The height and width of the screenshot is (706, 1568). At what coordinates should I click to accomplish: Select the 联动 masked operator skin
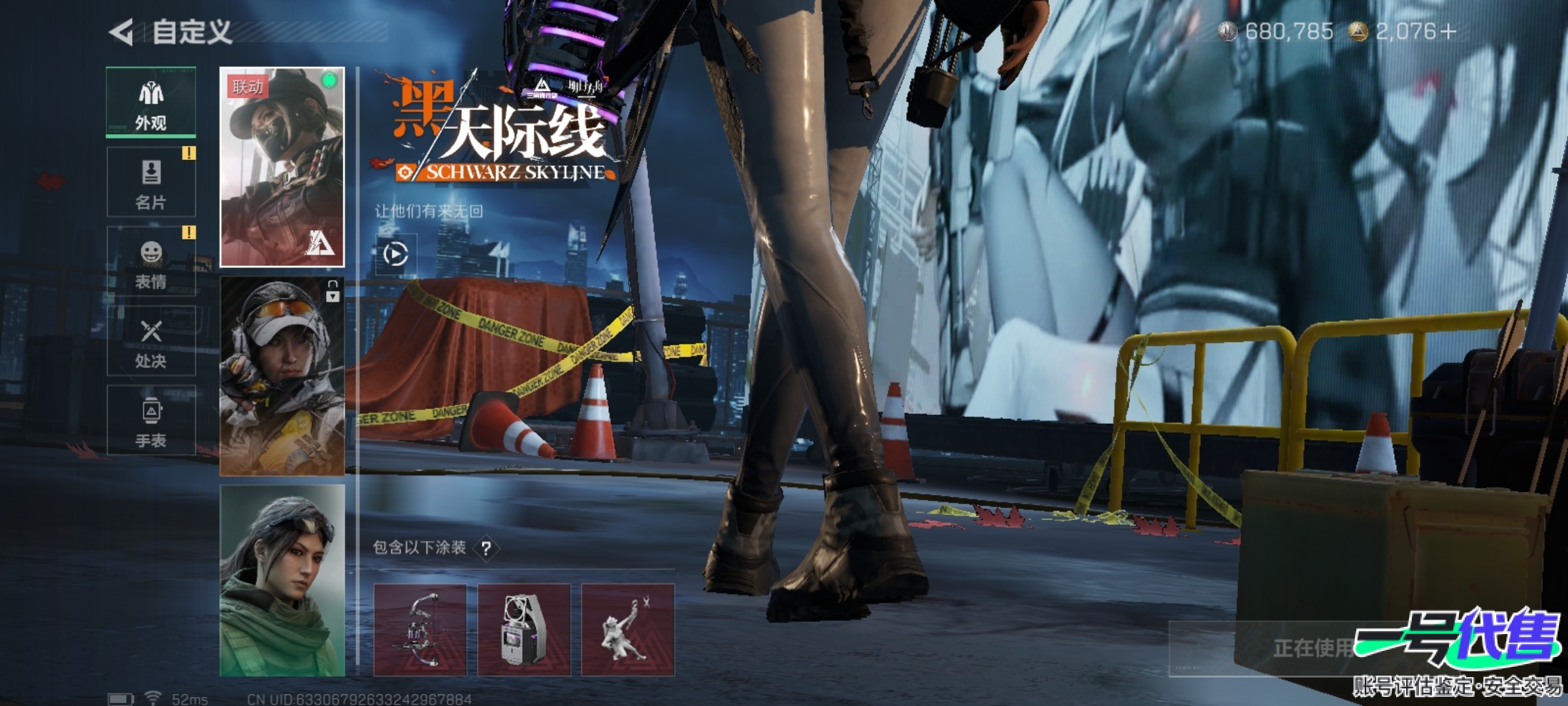(x=282, y=167)
